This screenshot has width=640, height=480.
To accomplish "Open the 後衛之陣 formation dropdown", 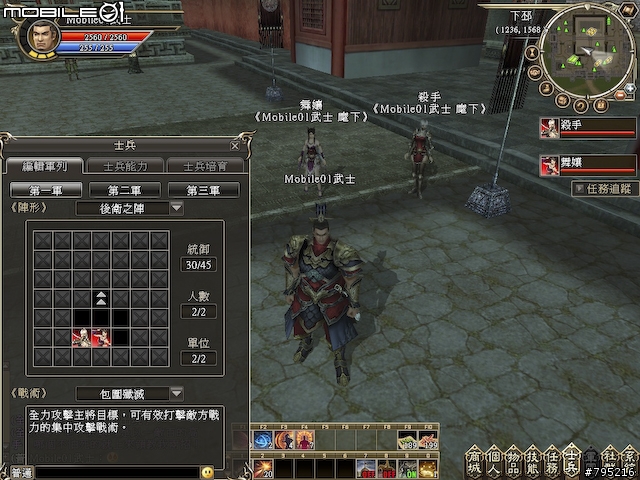I will coord(176,208).
